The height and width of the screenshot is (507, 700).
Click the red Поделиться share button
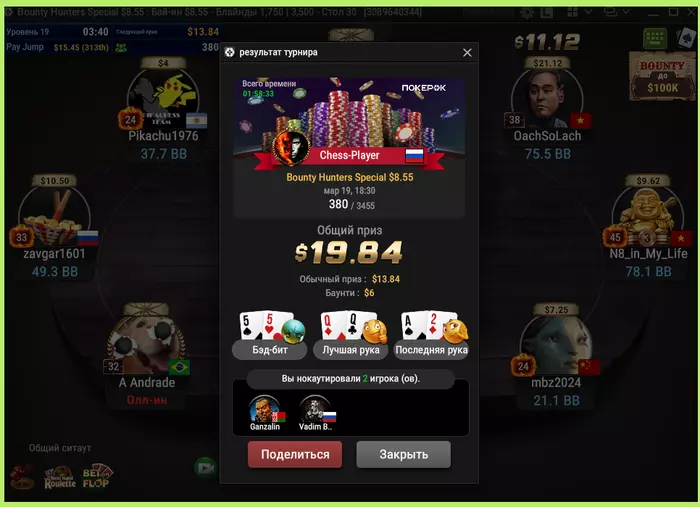tap(295, 454)
